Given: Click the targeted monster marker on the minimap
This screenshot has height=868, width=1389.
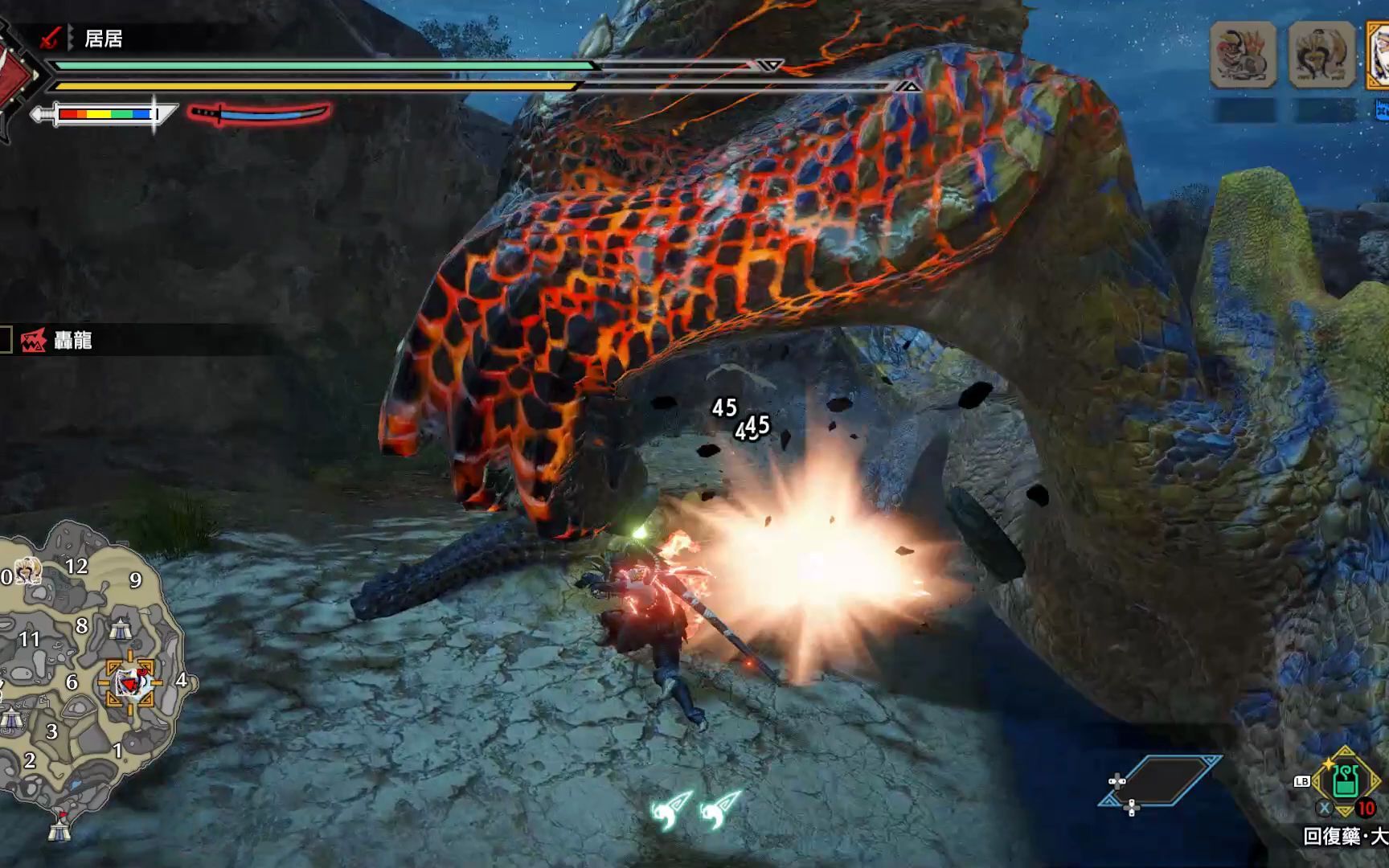Looking at the screenshot, I should click(x=129, y=683).
